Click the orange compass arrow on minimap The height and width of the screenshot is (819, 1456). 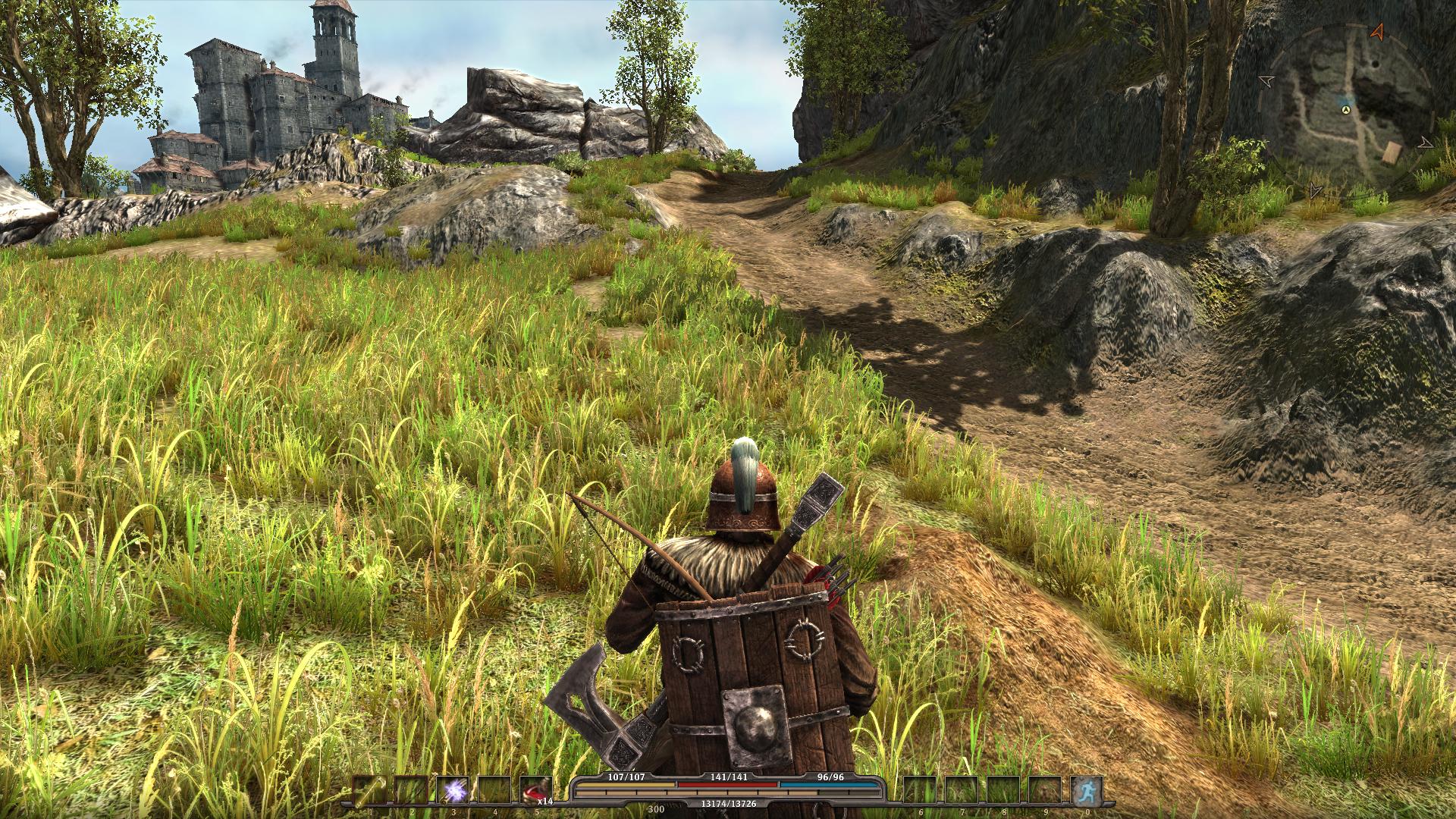pyautogui.click(x=1378, y=32)
